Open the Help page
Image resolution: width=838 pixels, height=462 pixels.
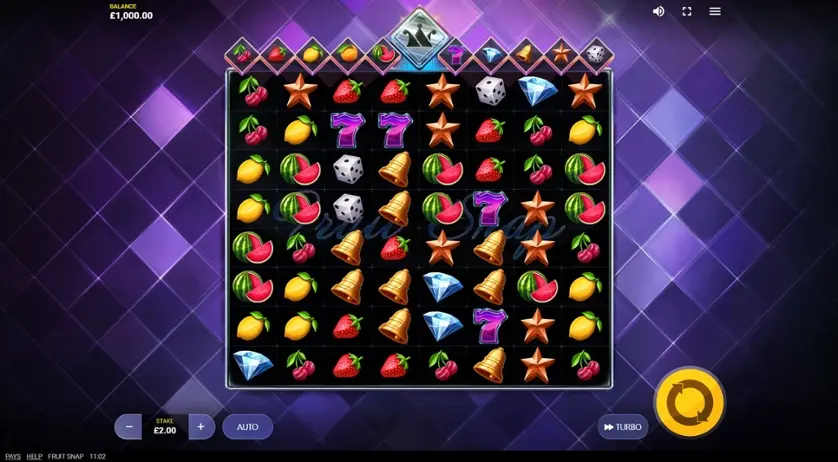(34, 456)
